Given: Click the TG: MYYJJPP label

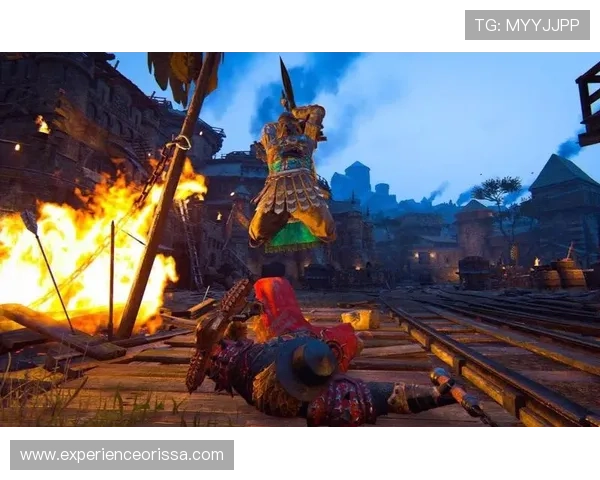Looking at the screenshot, I should click(x=527, y=25).
